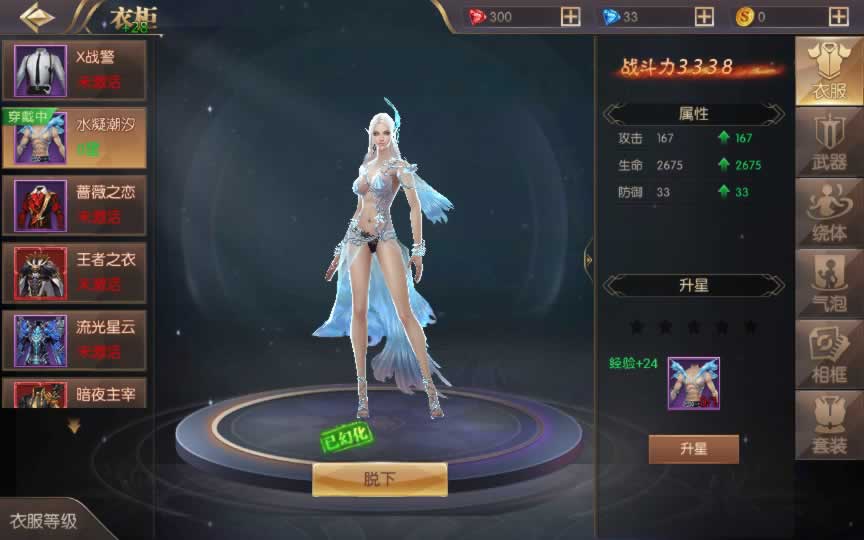Go back with the arrow button

(x=37, y=17)
